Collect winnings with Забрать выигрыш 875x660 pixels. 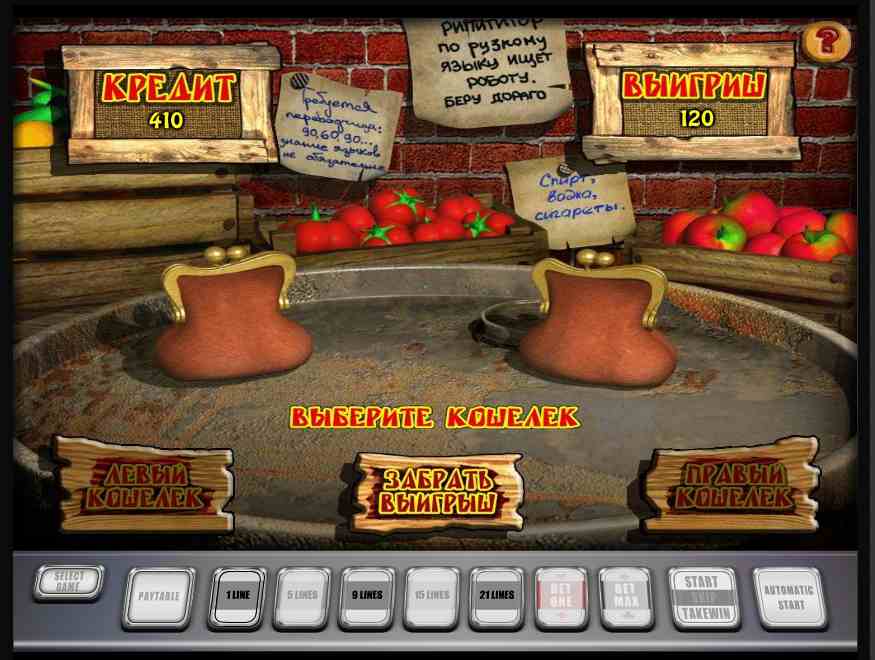click(439, 490)
